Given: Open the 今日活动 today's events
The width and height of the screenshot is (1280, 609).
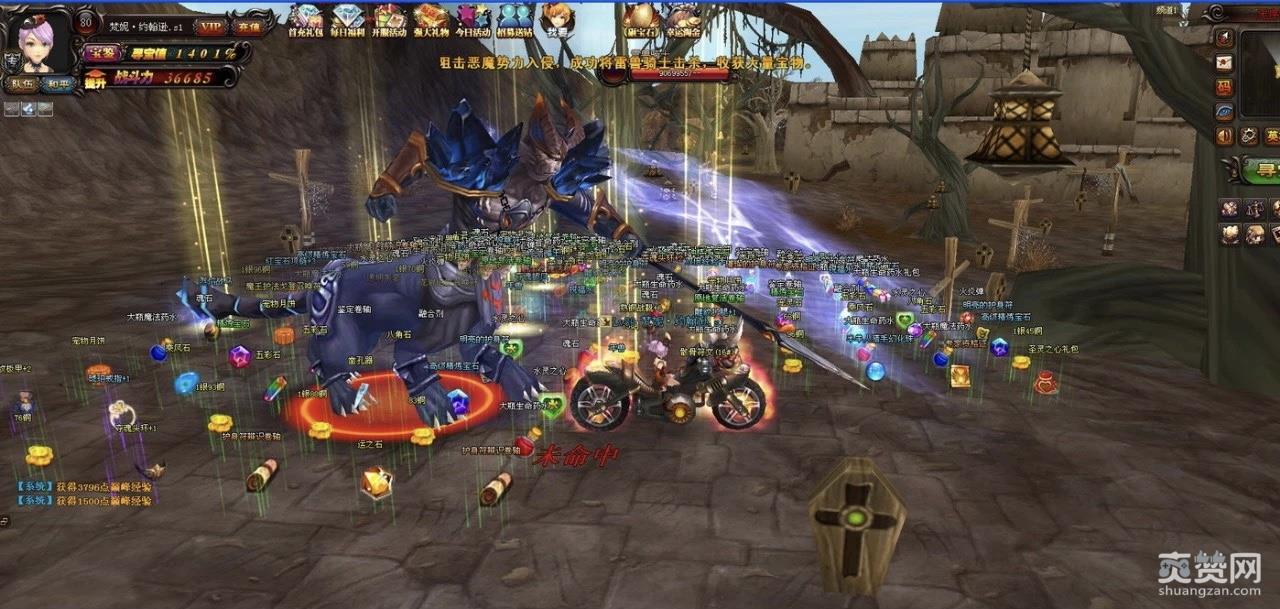Looking at the screenshot, I should point(474,20).
